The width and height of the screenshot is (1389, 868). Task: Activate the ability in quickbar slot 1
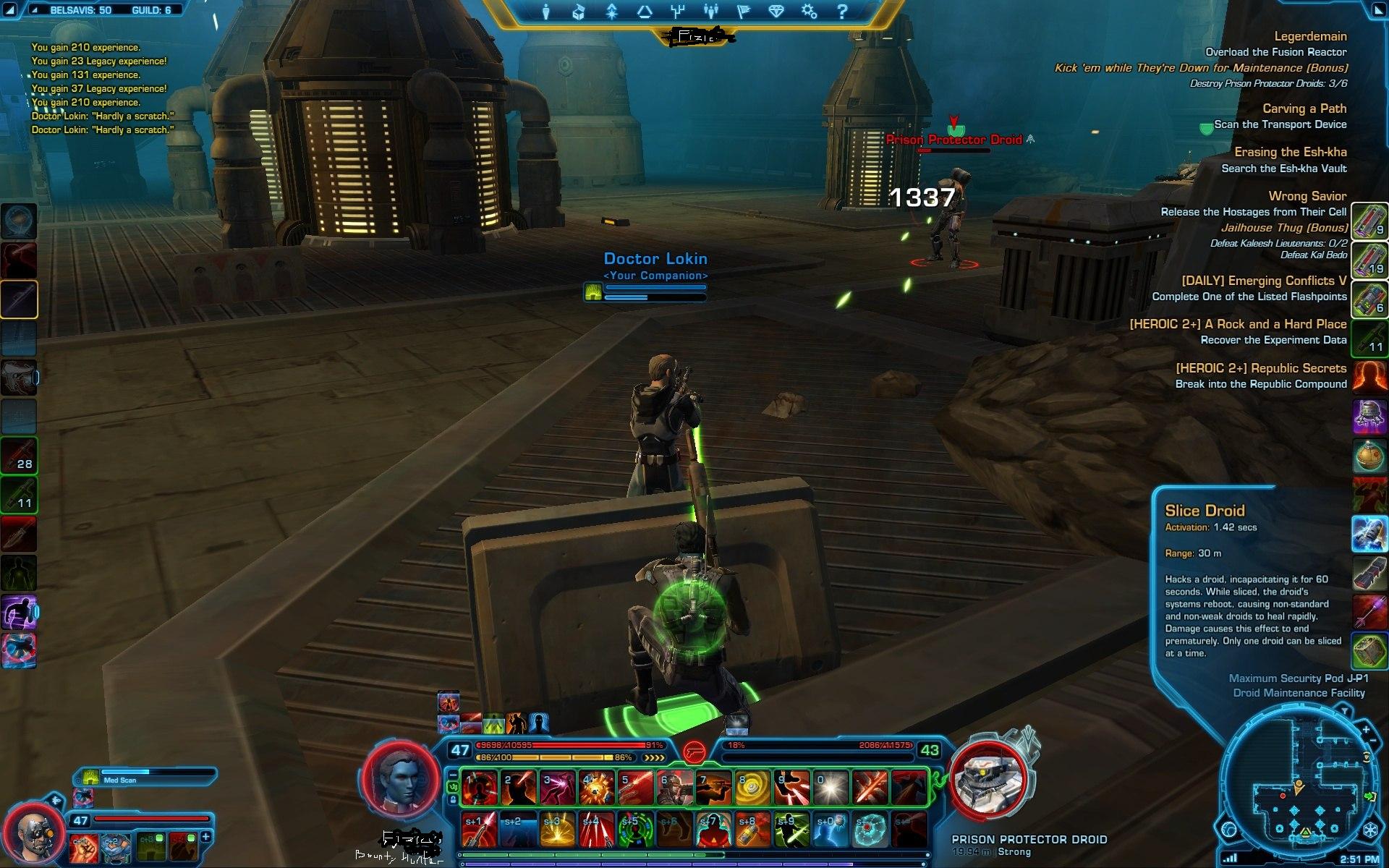tap(480, 788)
